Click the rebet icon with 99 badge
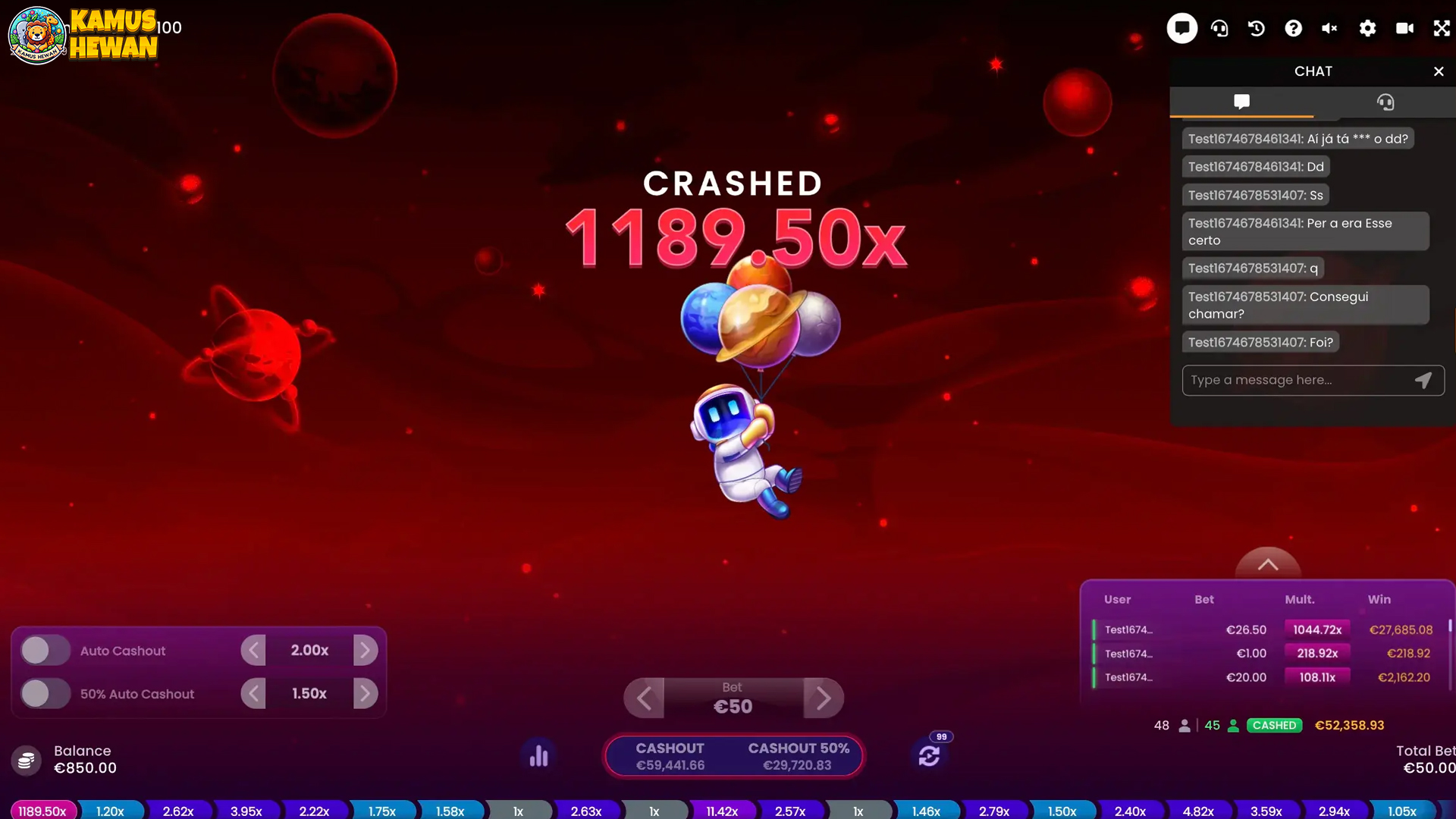Screen dimensions: 1456x819 [x=930, y=755]
